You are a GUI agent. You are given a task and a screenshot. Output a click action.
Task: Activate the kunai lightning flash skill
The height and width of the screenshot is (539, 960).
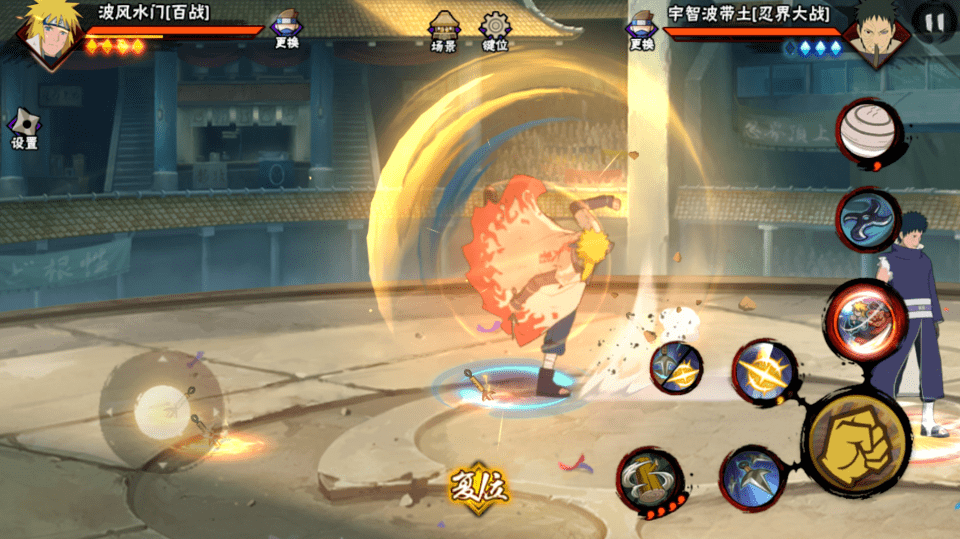[x=675, y=367]
